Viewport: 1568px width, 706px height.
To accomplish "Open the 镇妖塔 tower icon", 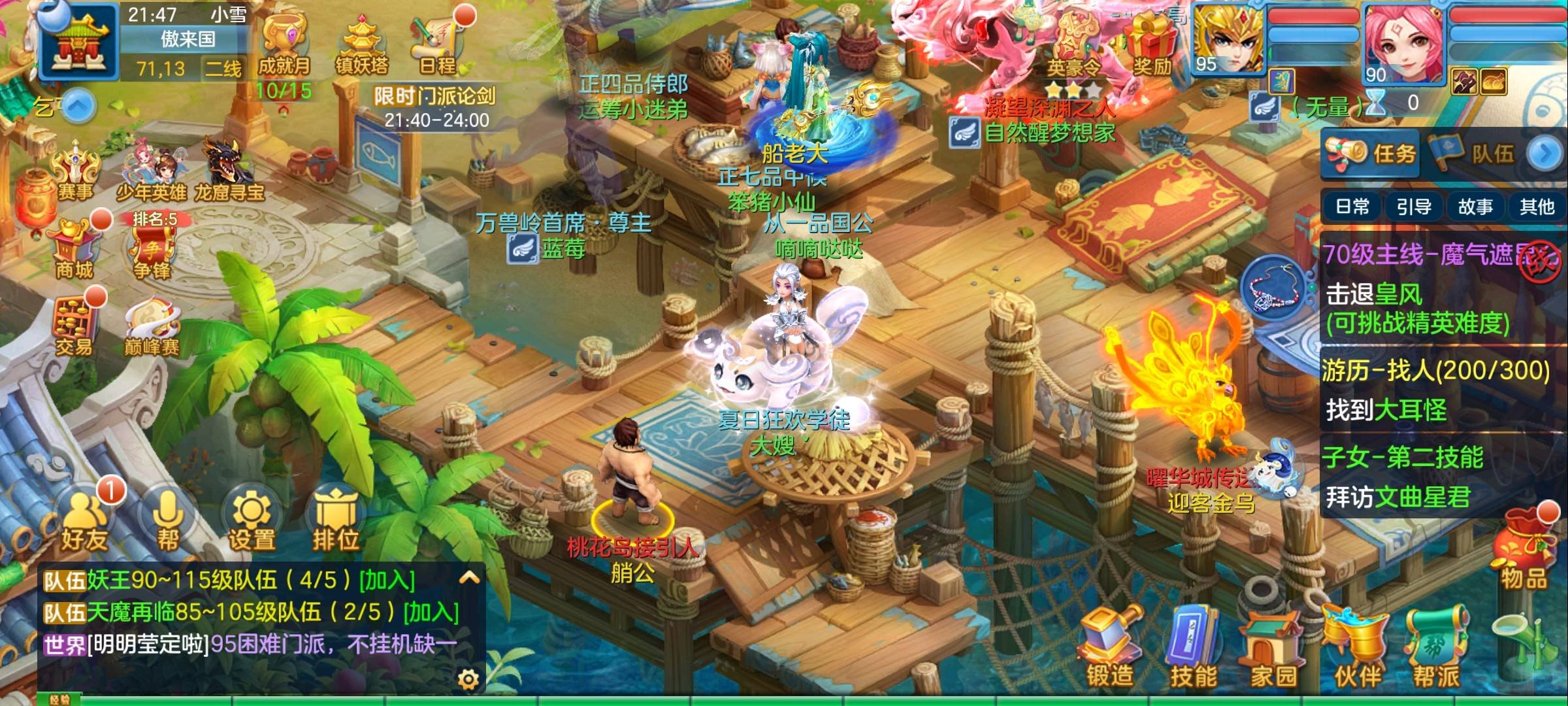I will pyautogui.click(x=361, y=44).
